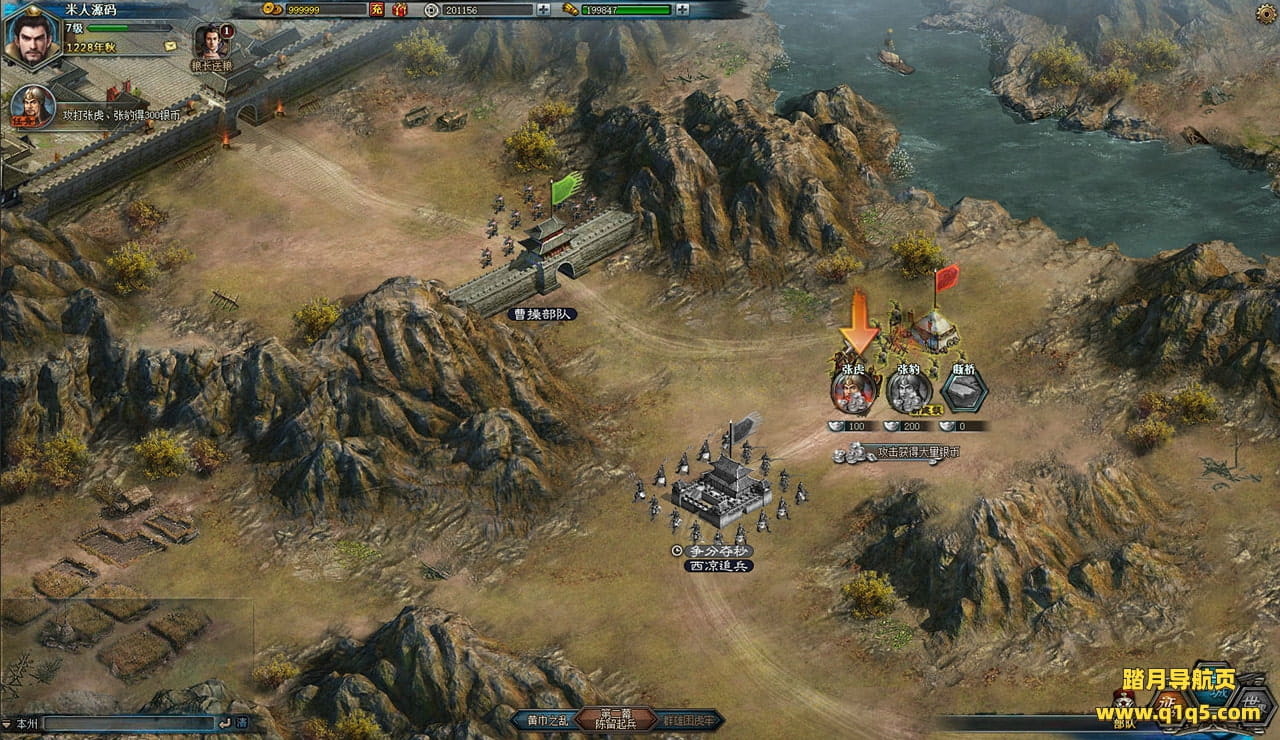Open the 本州 chat channel dropdown
This screenshot has height=740, width=1280.
click(x=22, y=722)
